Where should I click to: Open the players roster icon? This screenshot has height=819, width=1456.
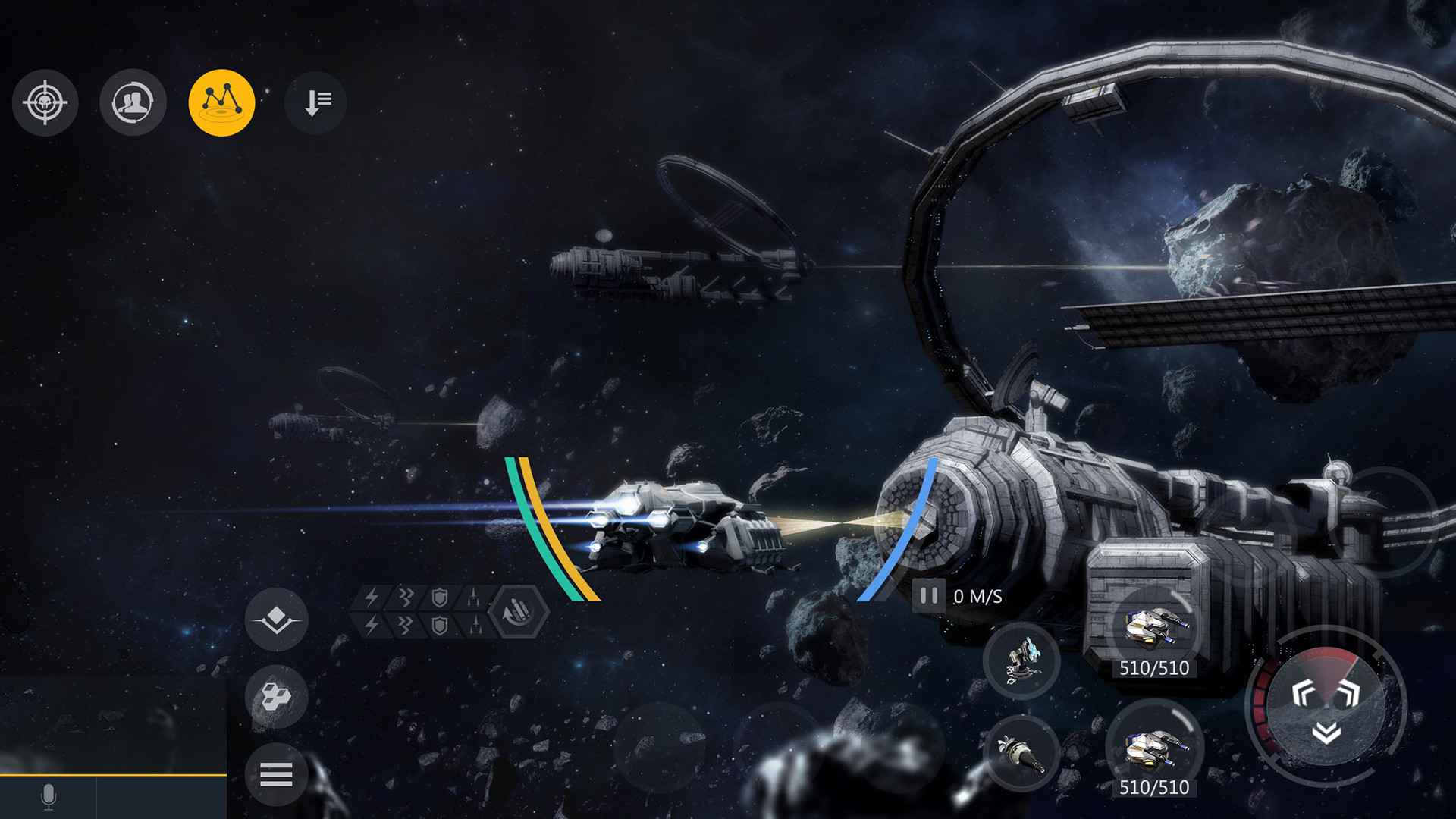click(x=133, y=103)
